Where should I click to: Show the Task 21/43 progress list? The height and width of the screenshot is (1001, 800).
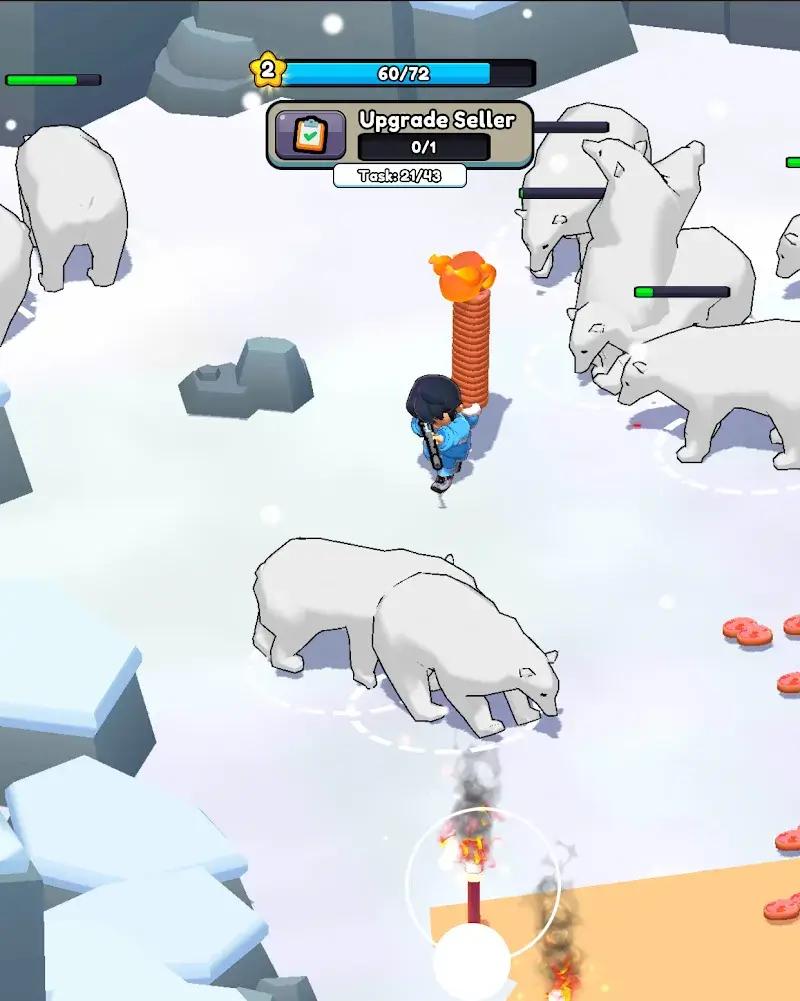400,176
